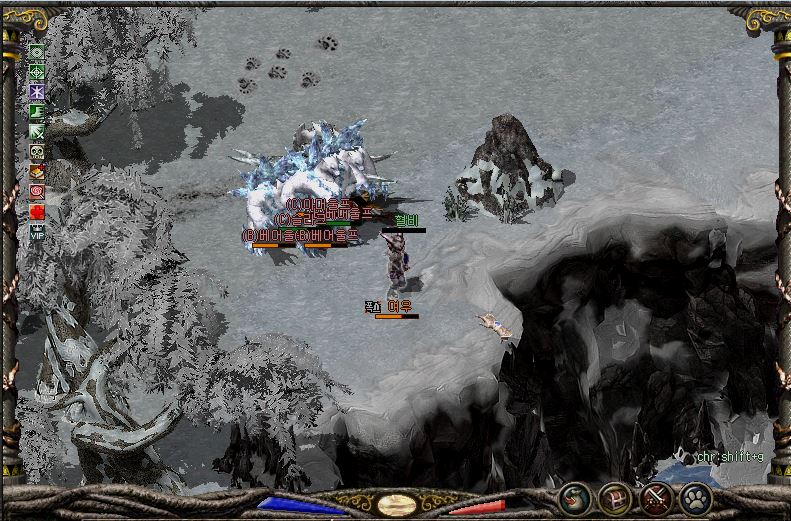
Task: Select the red cross healing icon
Action: coord(37,211)
